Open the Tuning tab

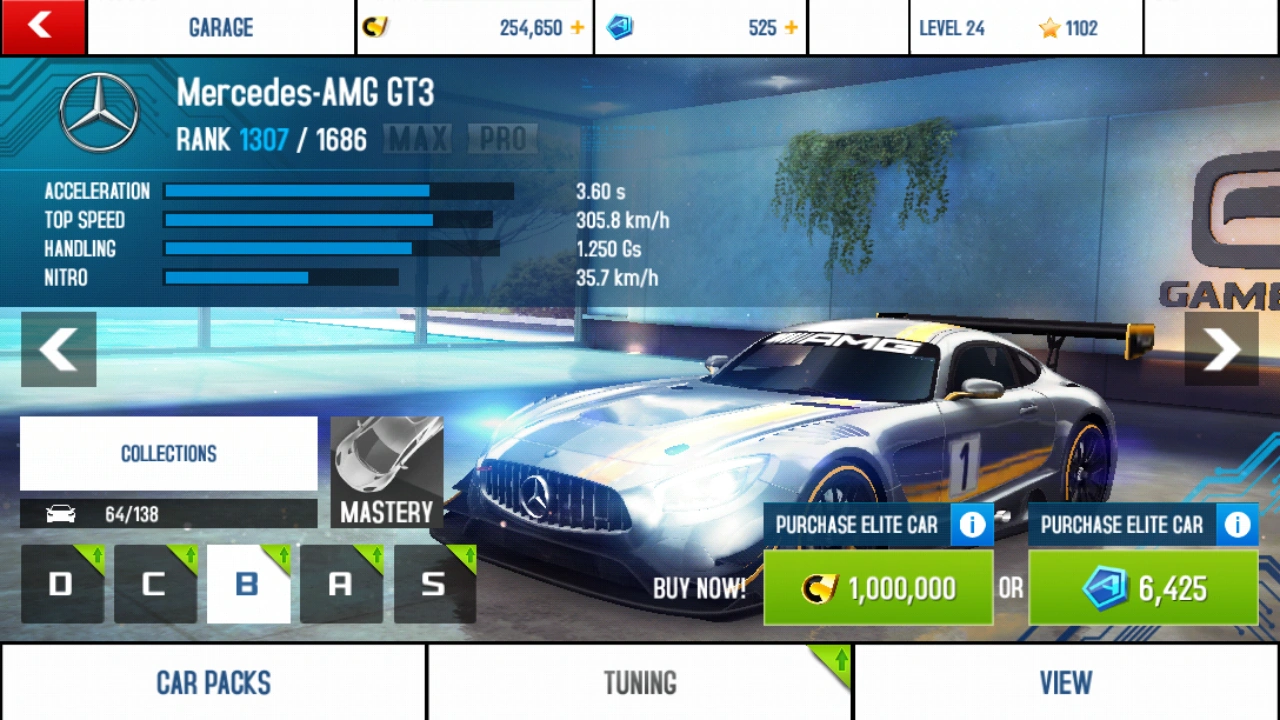(x=639, y=683)
